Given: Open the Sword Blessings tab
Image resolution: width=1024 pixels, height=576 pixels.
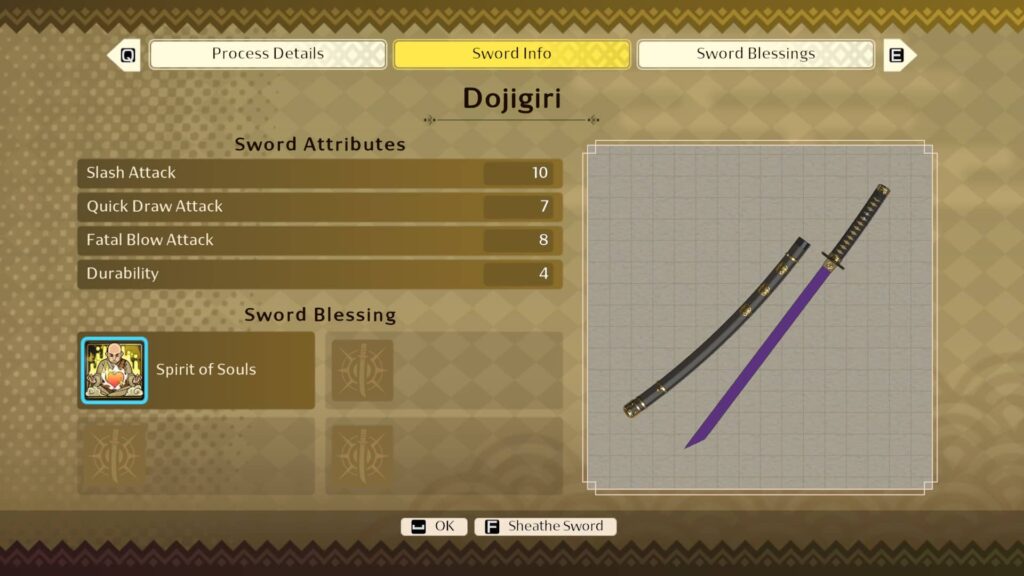Looking at the screenshot, I should point(755,54).
